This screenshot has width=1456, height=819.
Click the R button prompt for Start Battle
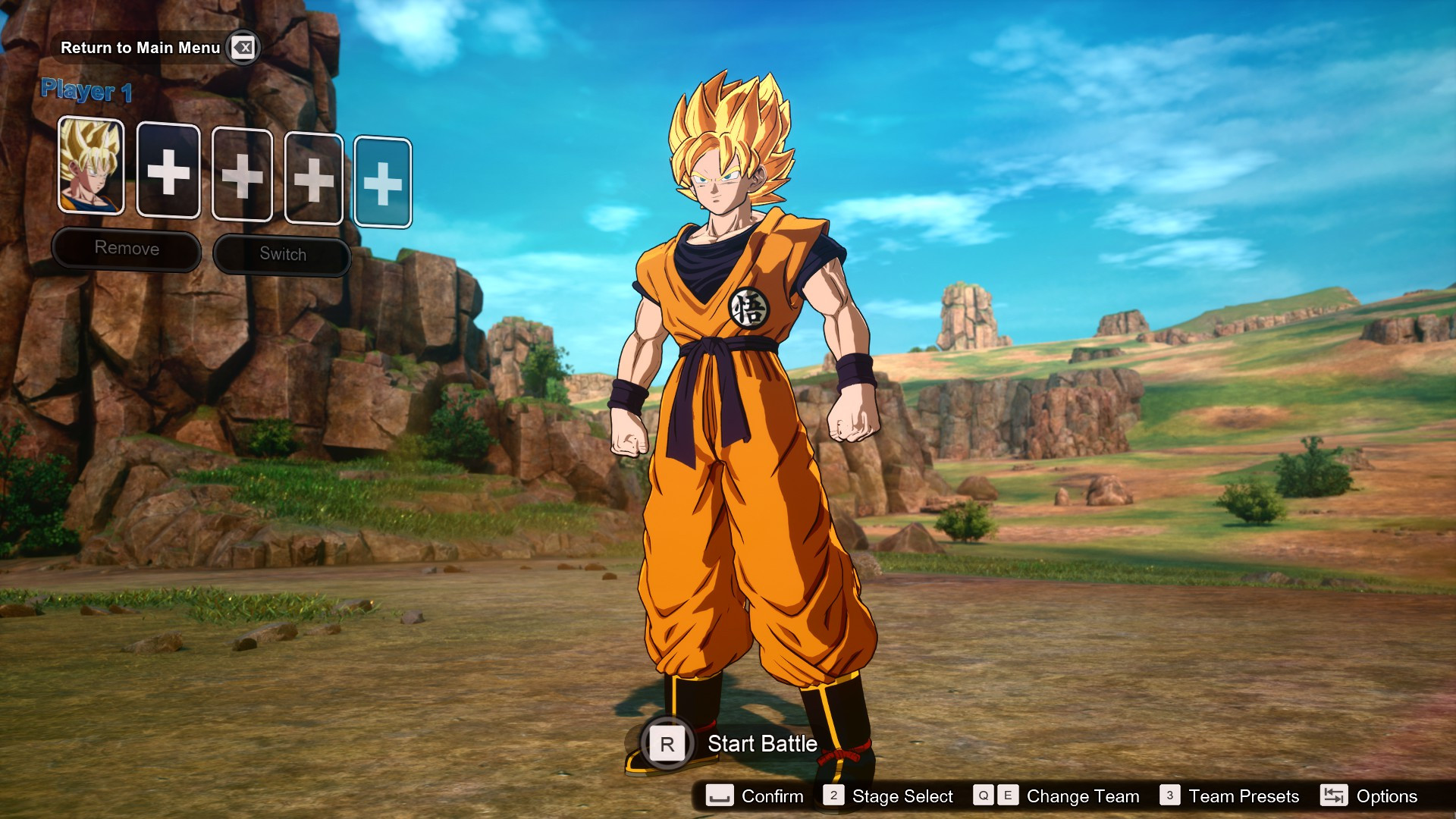coord(666,744)
